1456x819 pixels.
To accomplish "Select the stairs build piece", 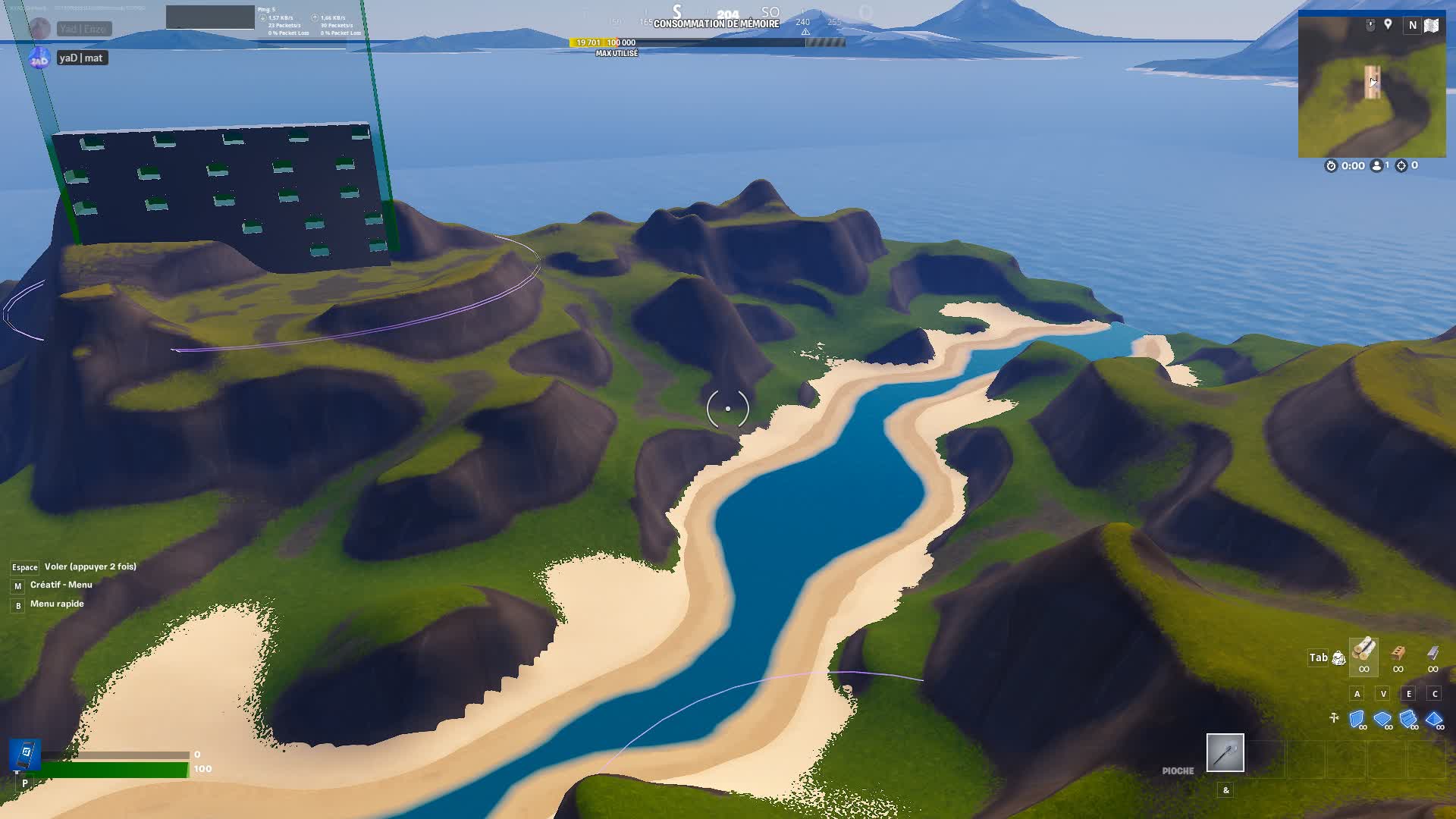I will pos(1407,717).
